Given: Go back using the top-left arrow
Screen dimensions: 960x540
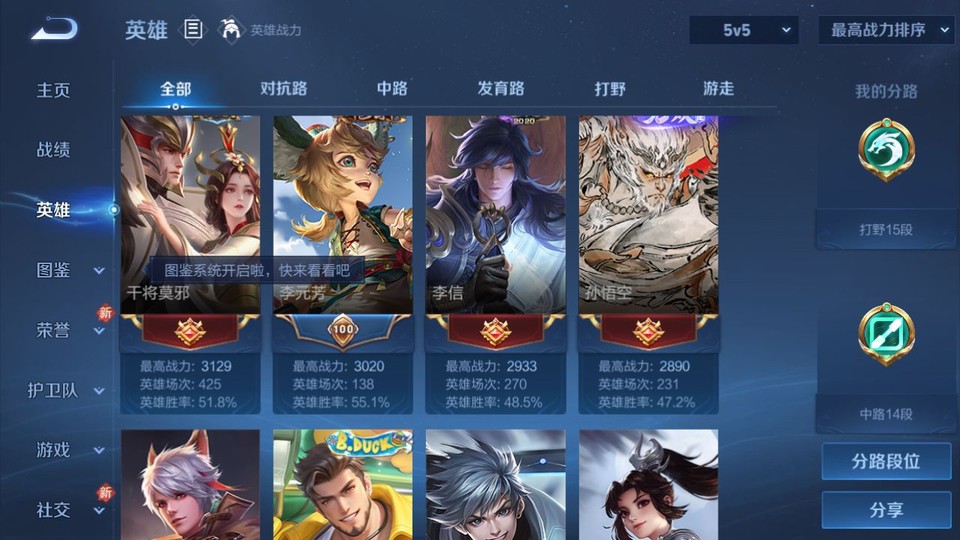Looking at the screenshot, I should point(54,30).
